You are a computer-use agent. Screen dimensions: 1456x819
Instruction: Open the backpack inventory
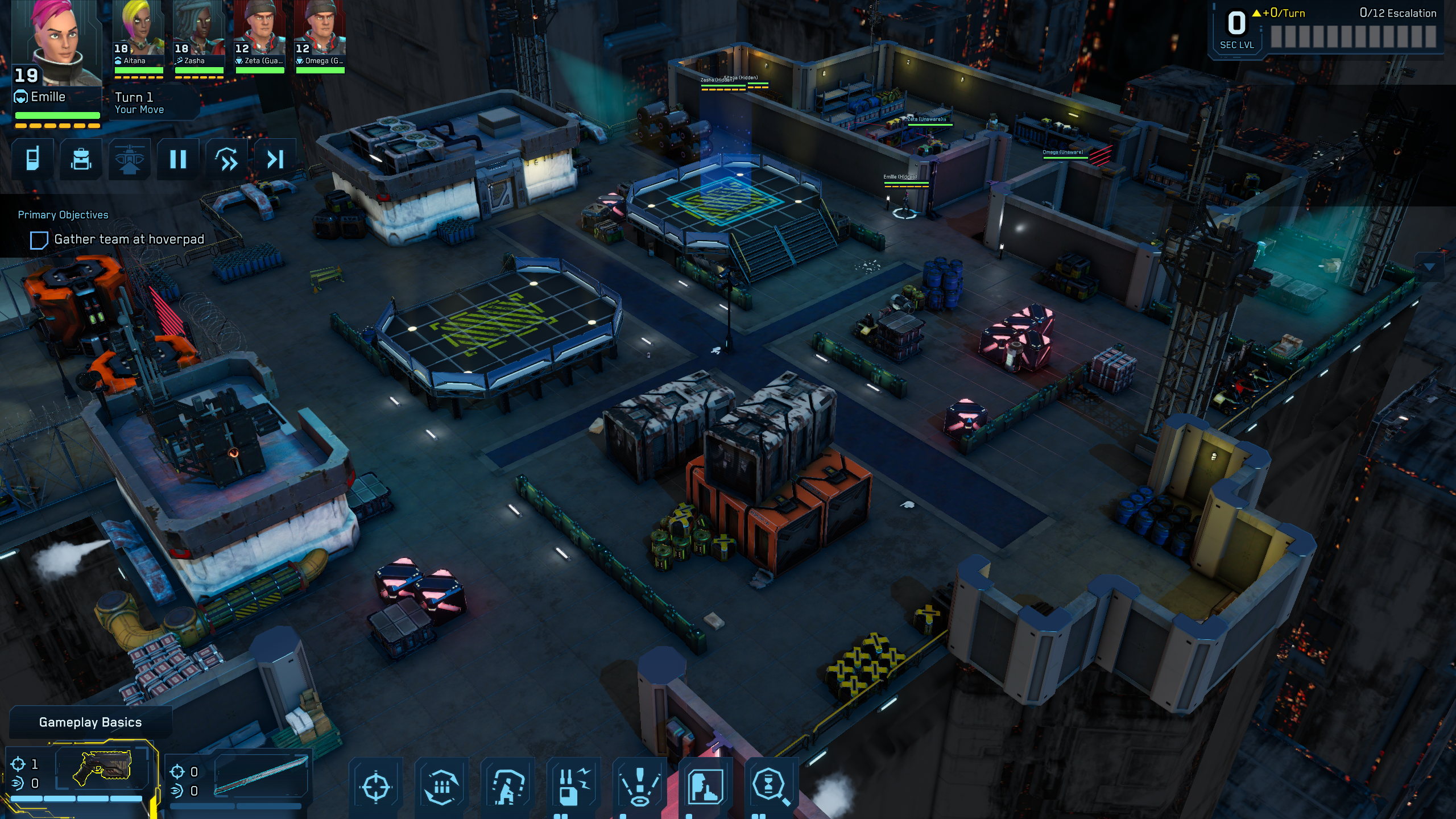81,159
